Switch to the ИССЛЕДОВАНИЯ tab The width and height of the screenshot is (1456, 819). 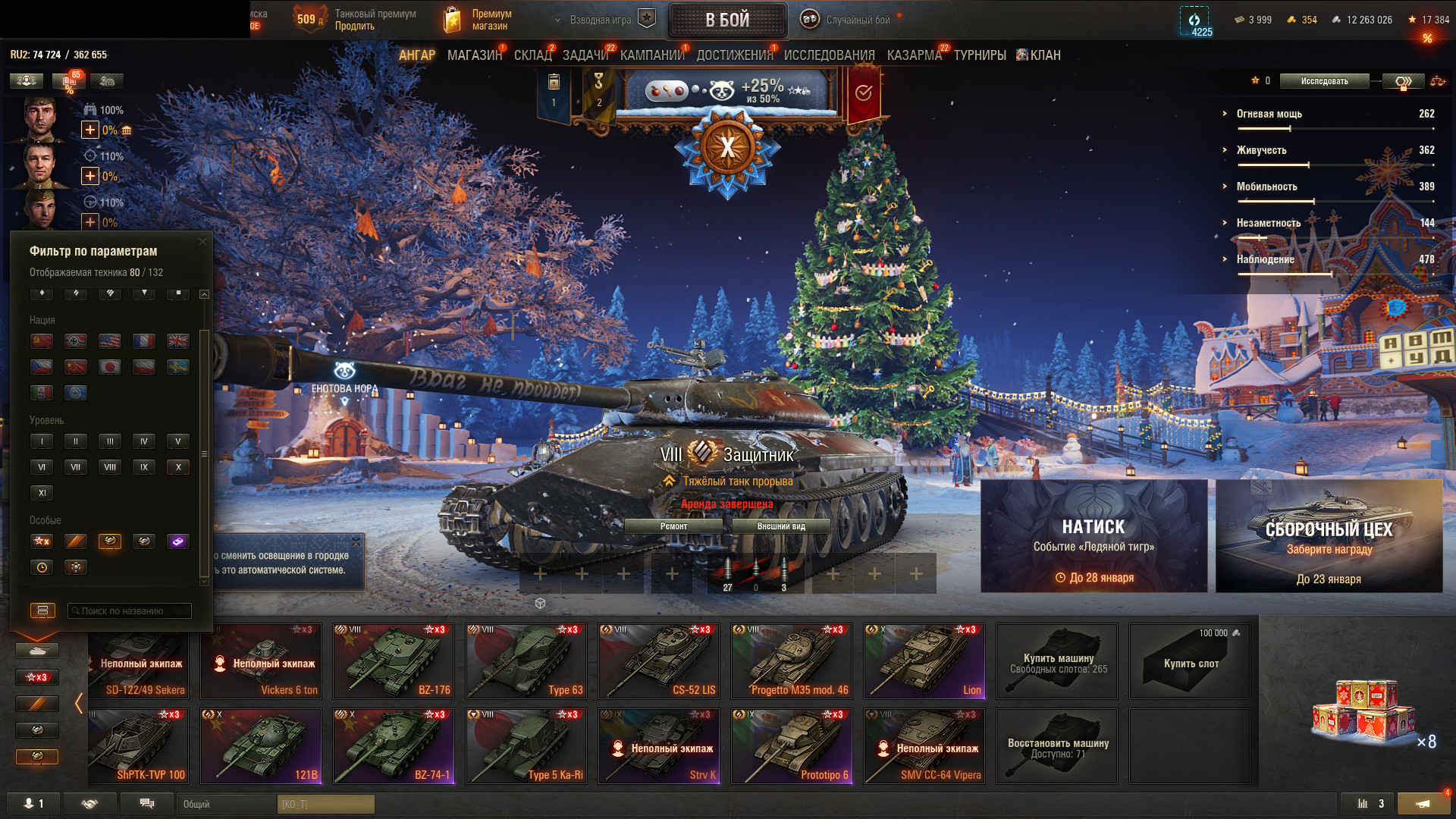point(829,55)
